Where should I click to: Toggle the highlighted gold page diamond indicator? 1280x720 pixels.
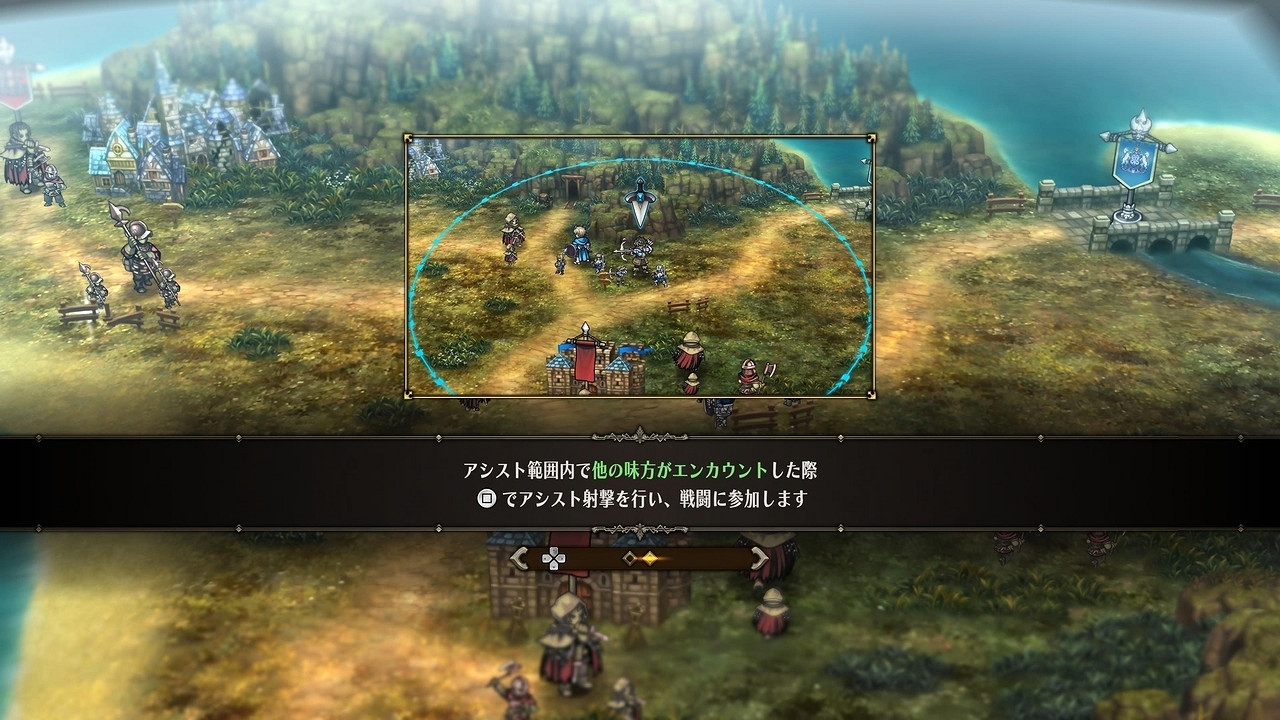650,558
